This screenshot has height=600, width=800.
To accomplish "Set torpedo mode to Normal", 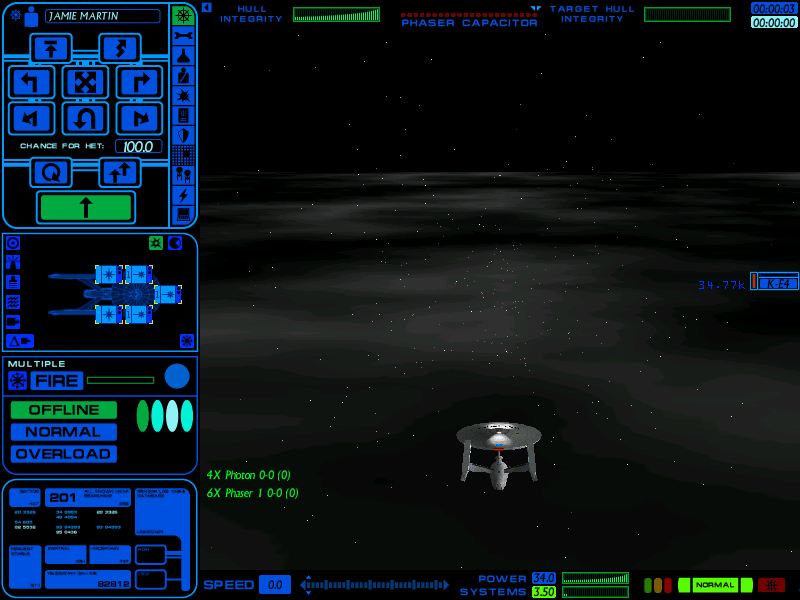I will (x=64, y=432).
